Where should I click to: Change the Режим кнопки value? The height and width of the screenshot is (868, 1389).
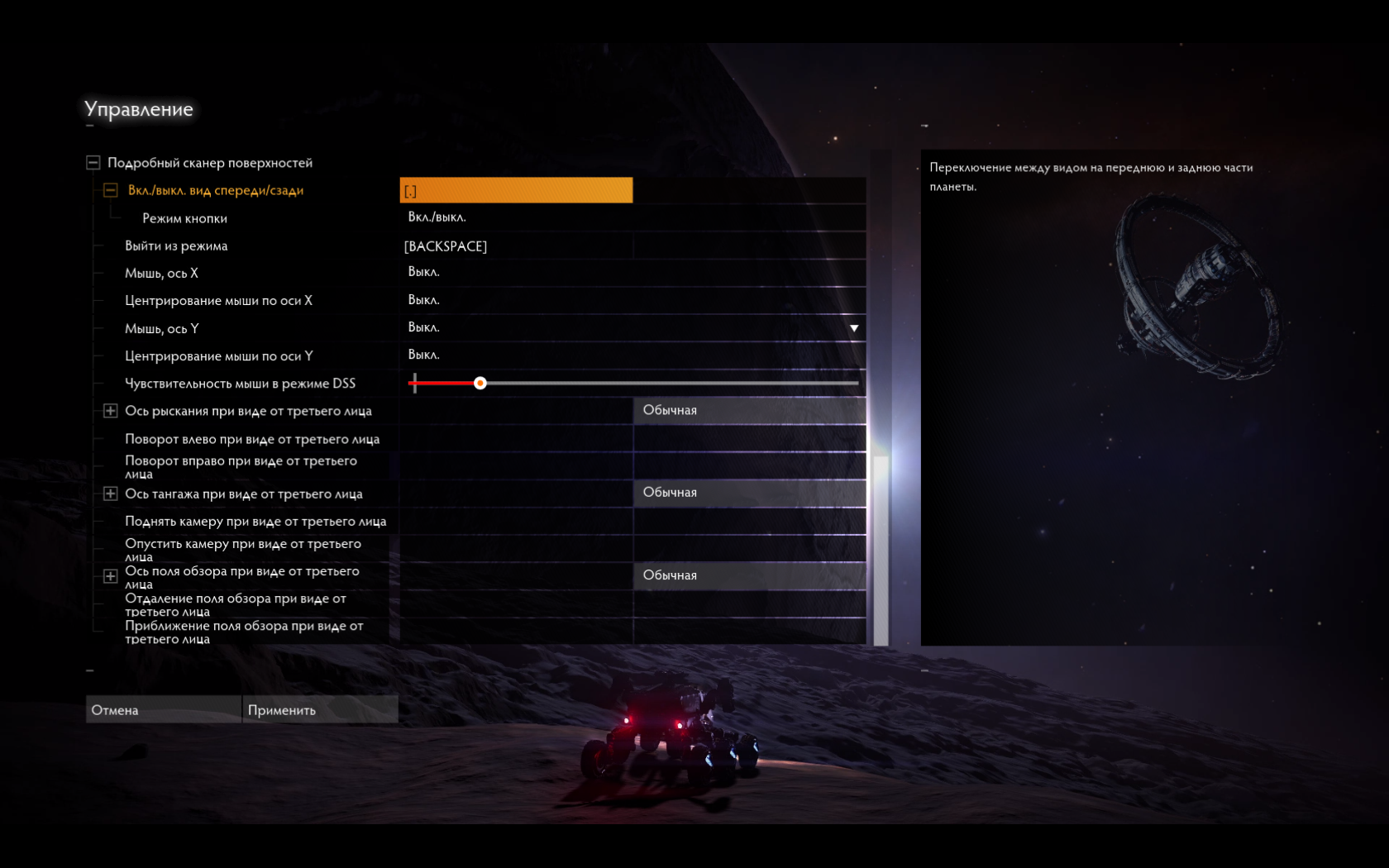pyautogui.click(x=632, y=217)
